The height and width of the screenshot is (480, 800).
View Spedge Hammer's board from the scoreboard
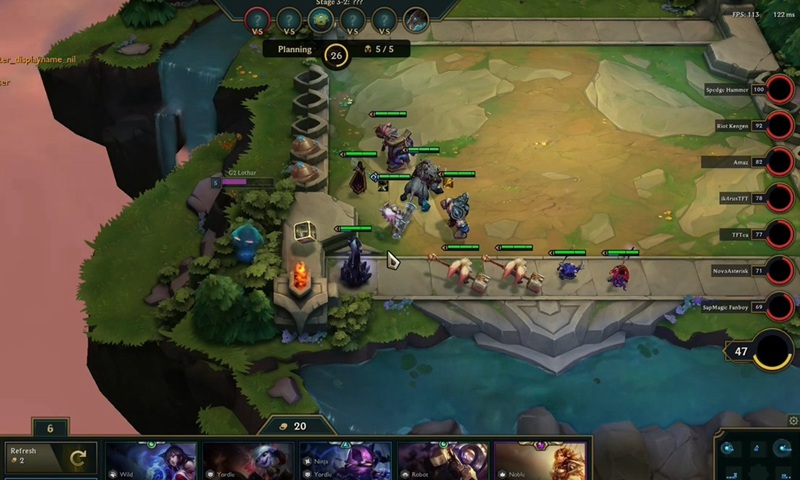pos(781,90)
